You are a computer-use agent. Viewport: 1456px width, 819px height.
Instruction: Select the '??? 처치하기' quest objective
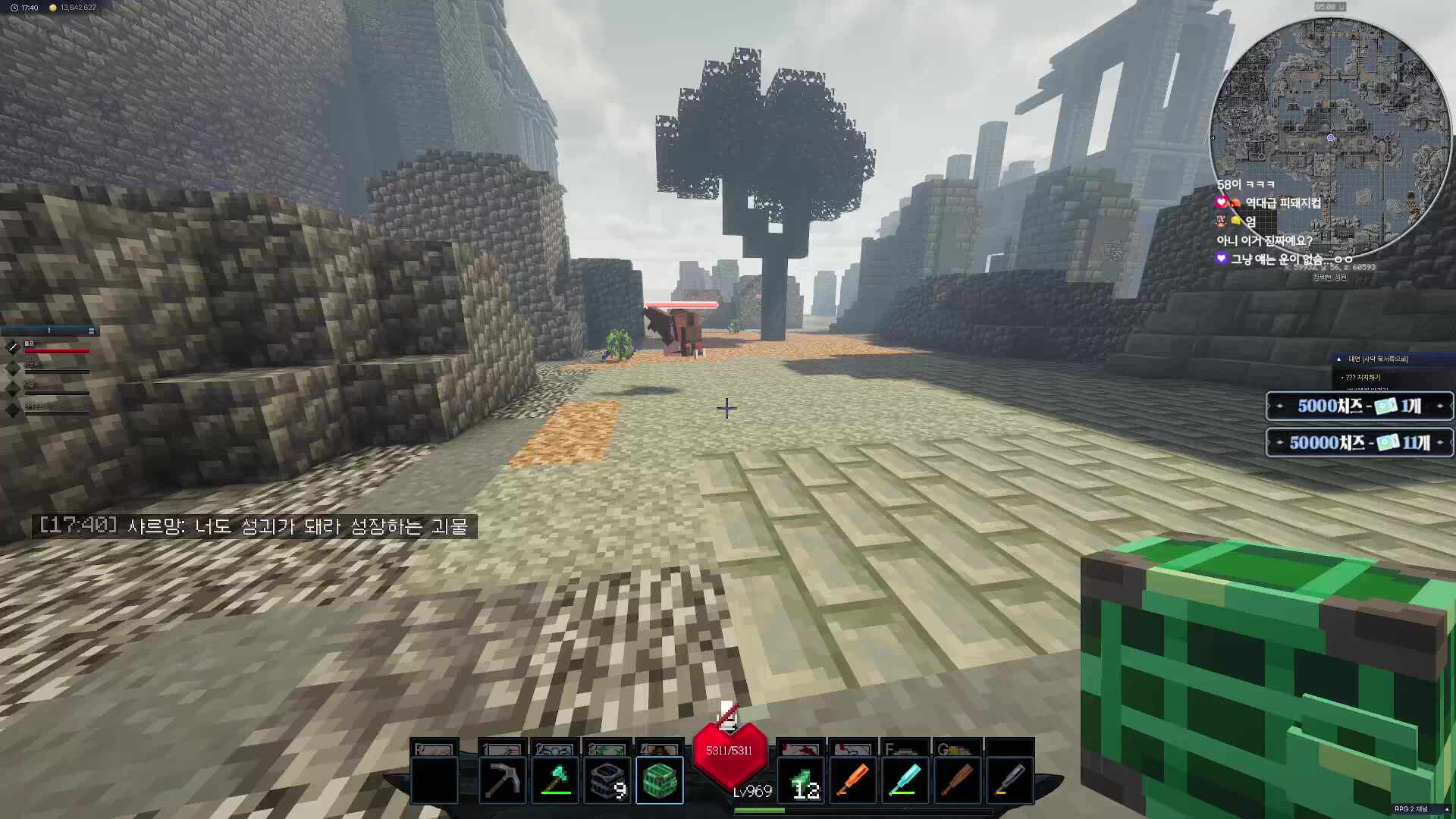coord(1363,377)
